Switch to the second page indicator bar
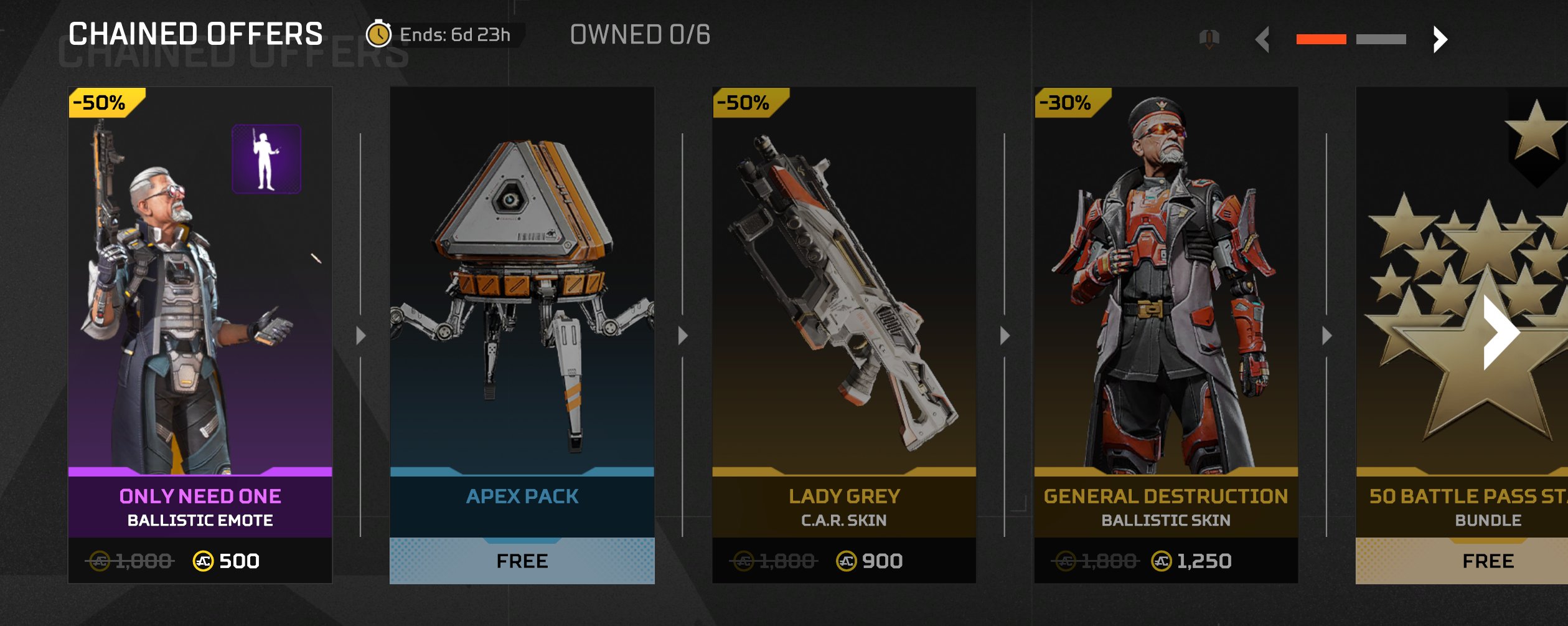The height and width of the screenshot is (626, 1568). (1381, 40)
